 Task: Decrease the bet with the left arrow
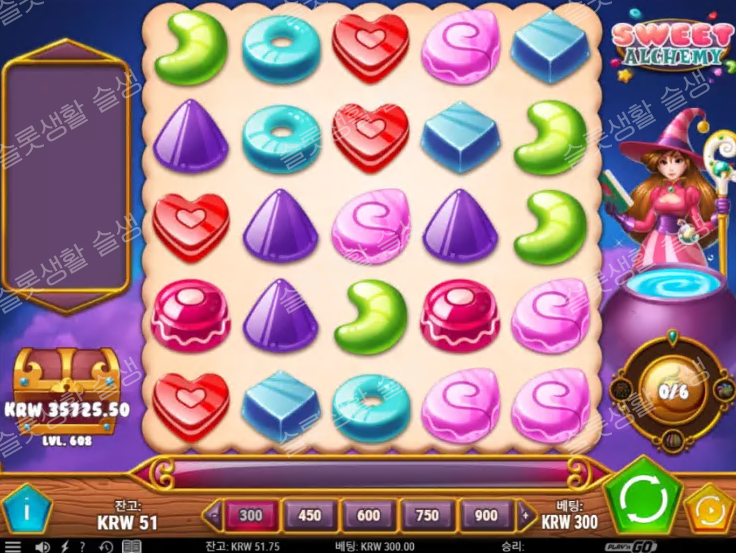click(x=212, y=516)
